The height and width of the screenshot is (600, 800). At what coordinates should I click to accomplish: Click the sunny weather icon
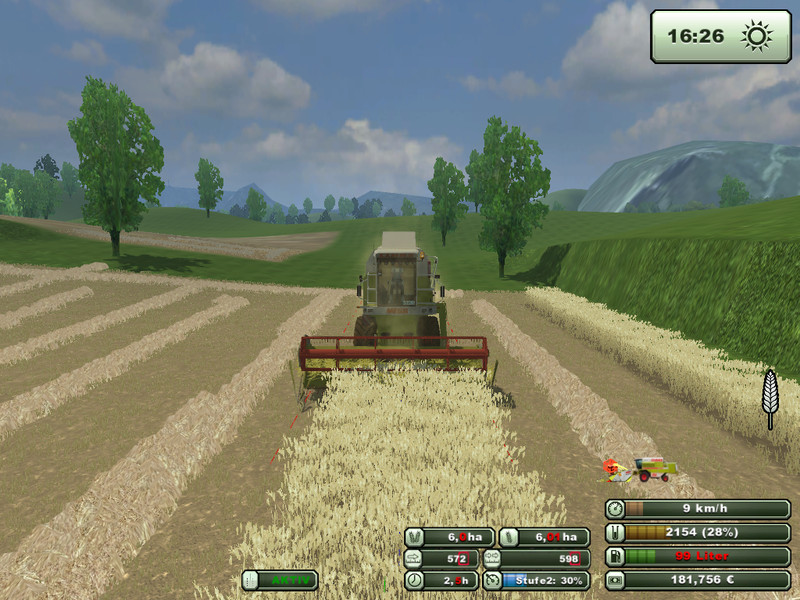pos(756,37)
